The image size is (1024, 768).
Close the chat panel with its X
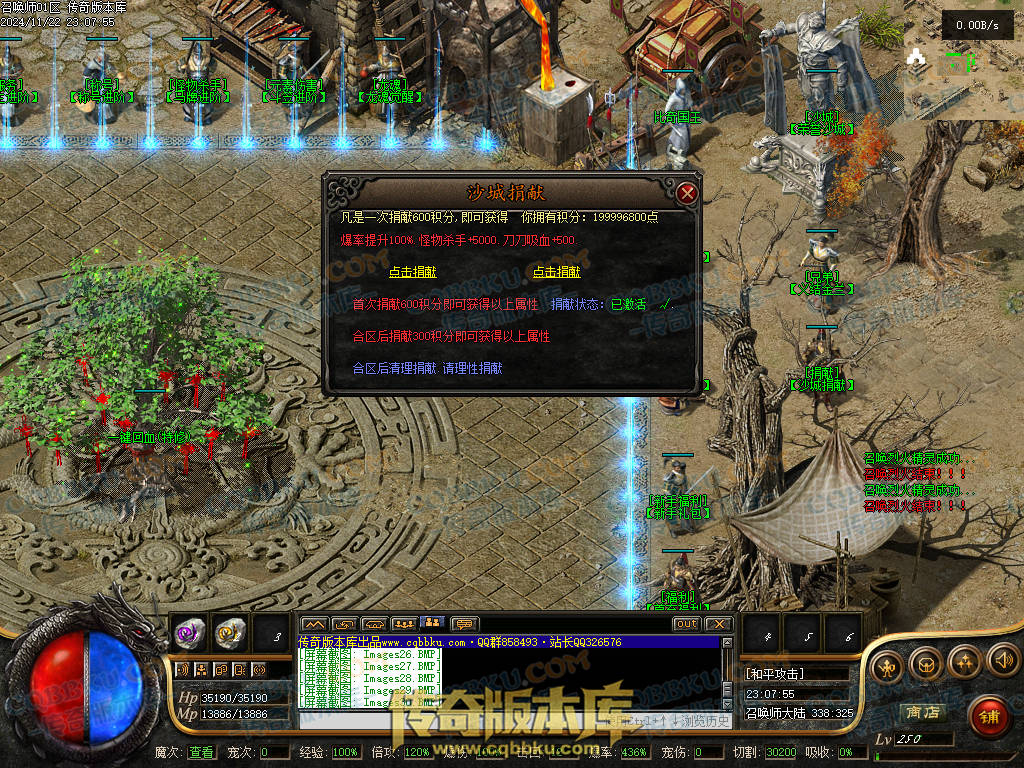click(x=719, y=624)
